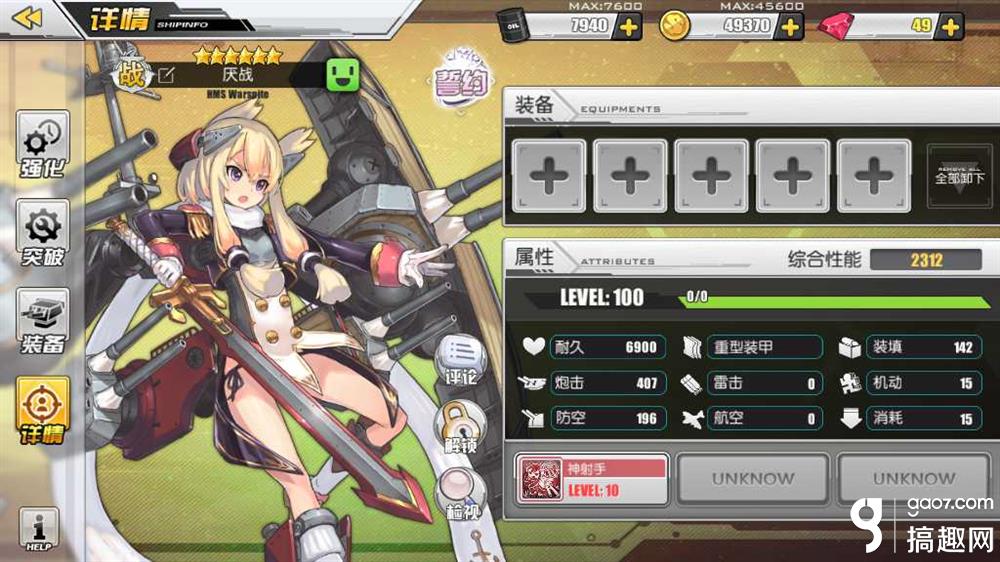Image resolution: width=1000 pixels, height=562 pixels.
Task: Open the 装备 equipment tab
Action: click(43, 322)
